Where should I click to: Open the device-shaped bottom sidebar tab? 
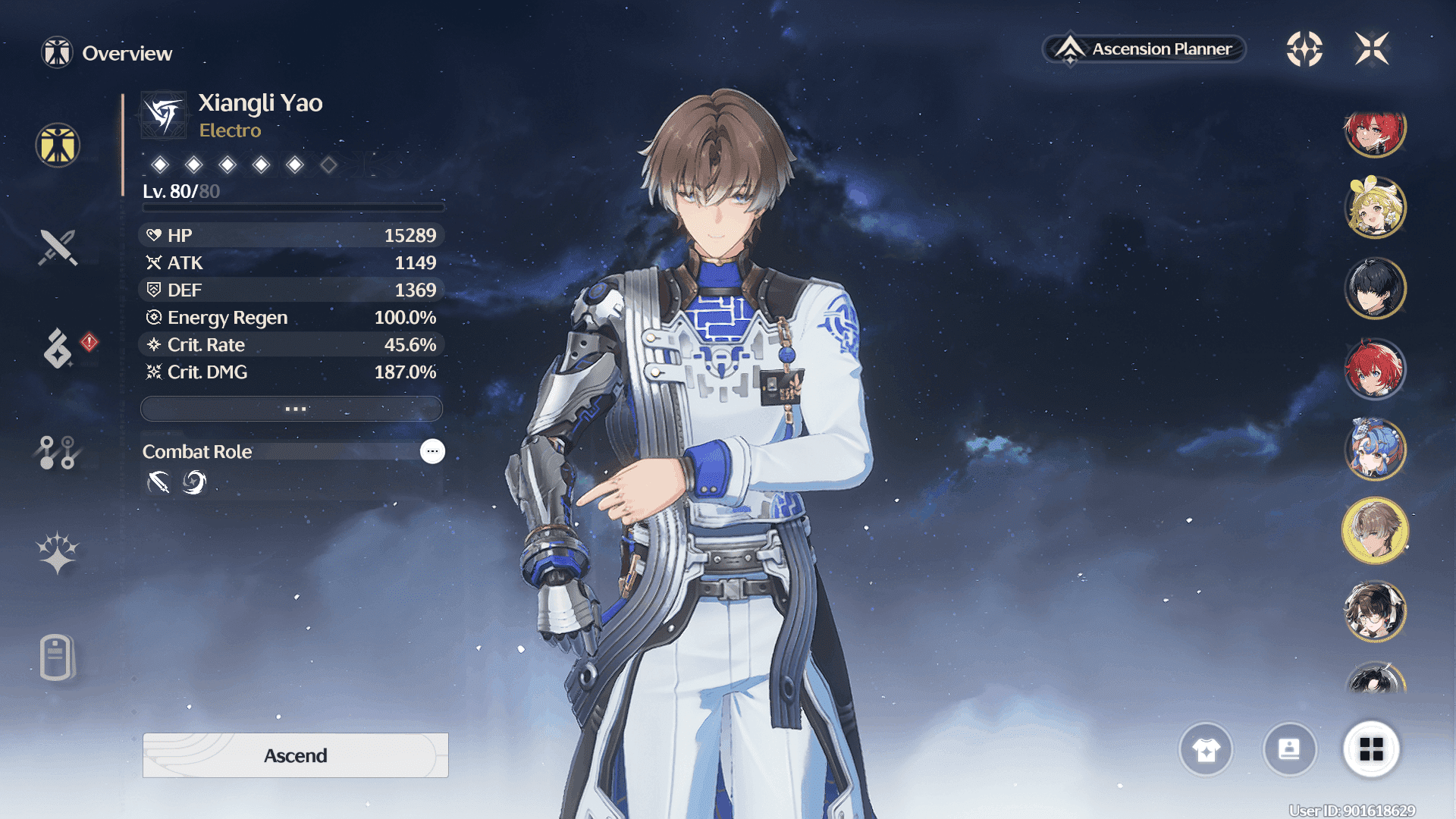tap(57, 657)
